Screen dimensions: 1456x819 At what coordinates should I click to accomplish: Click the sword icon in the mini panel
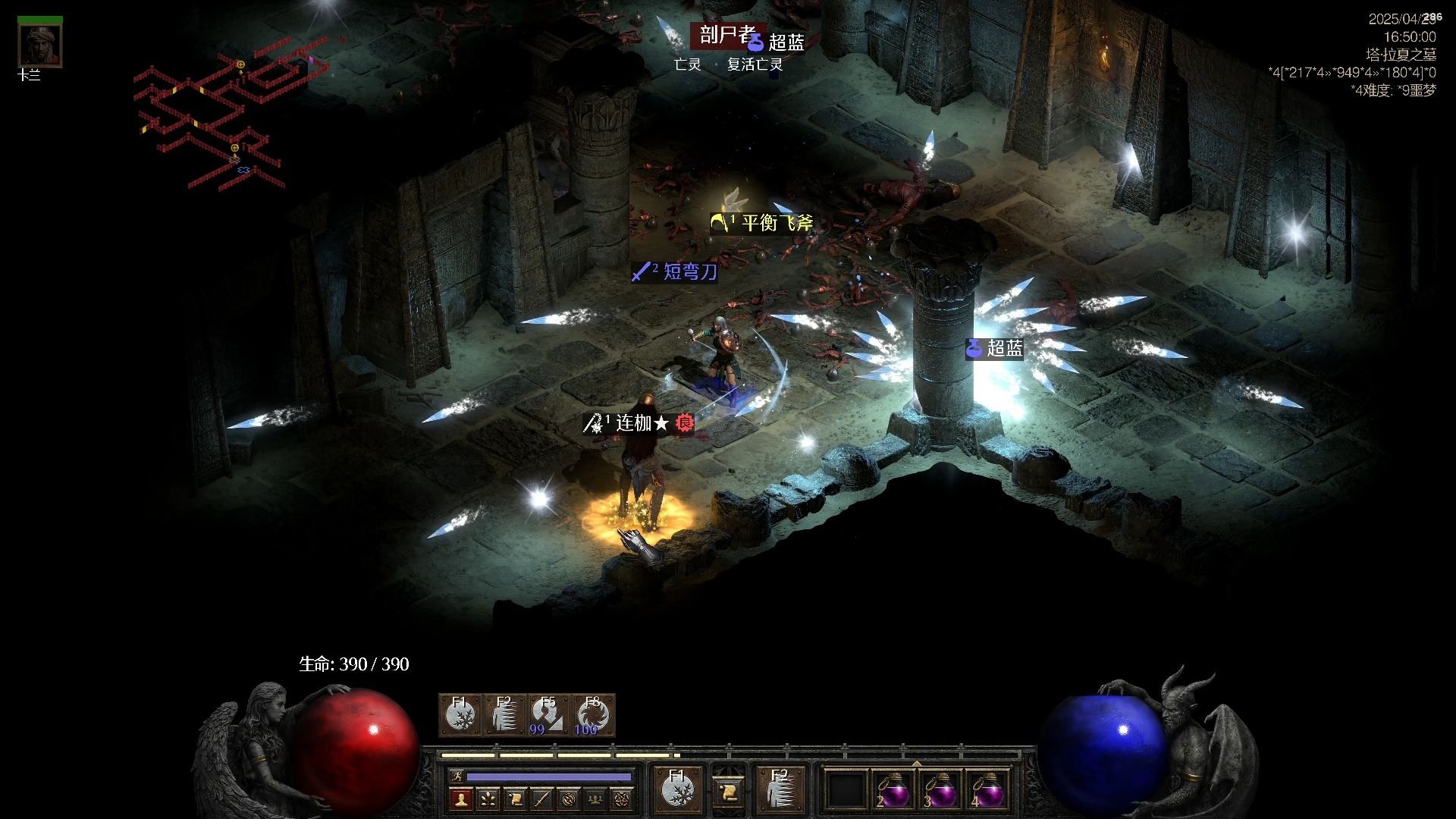coord(541,799)
